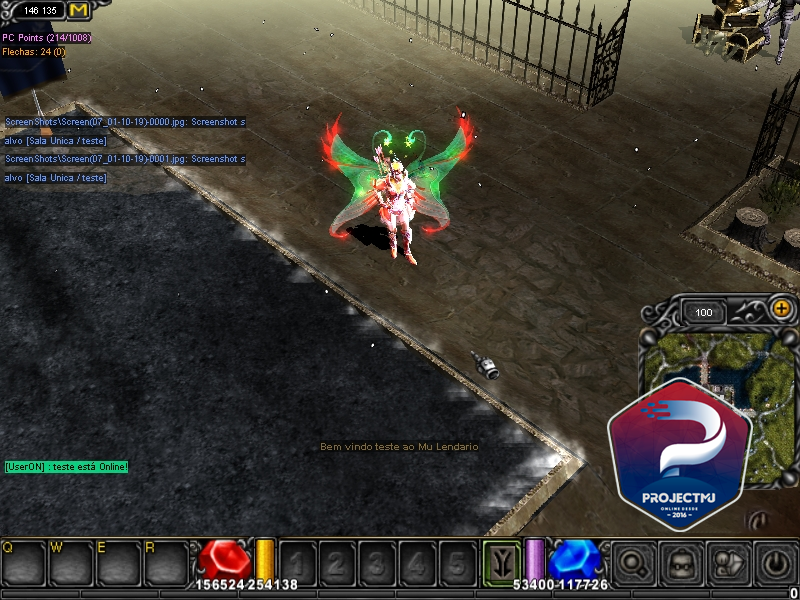This screenshot has height=600, width=800.
Task: Select the hotkey slot labeled Q
Action: pos(23,563)
